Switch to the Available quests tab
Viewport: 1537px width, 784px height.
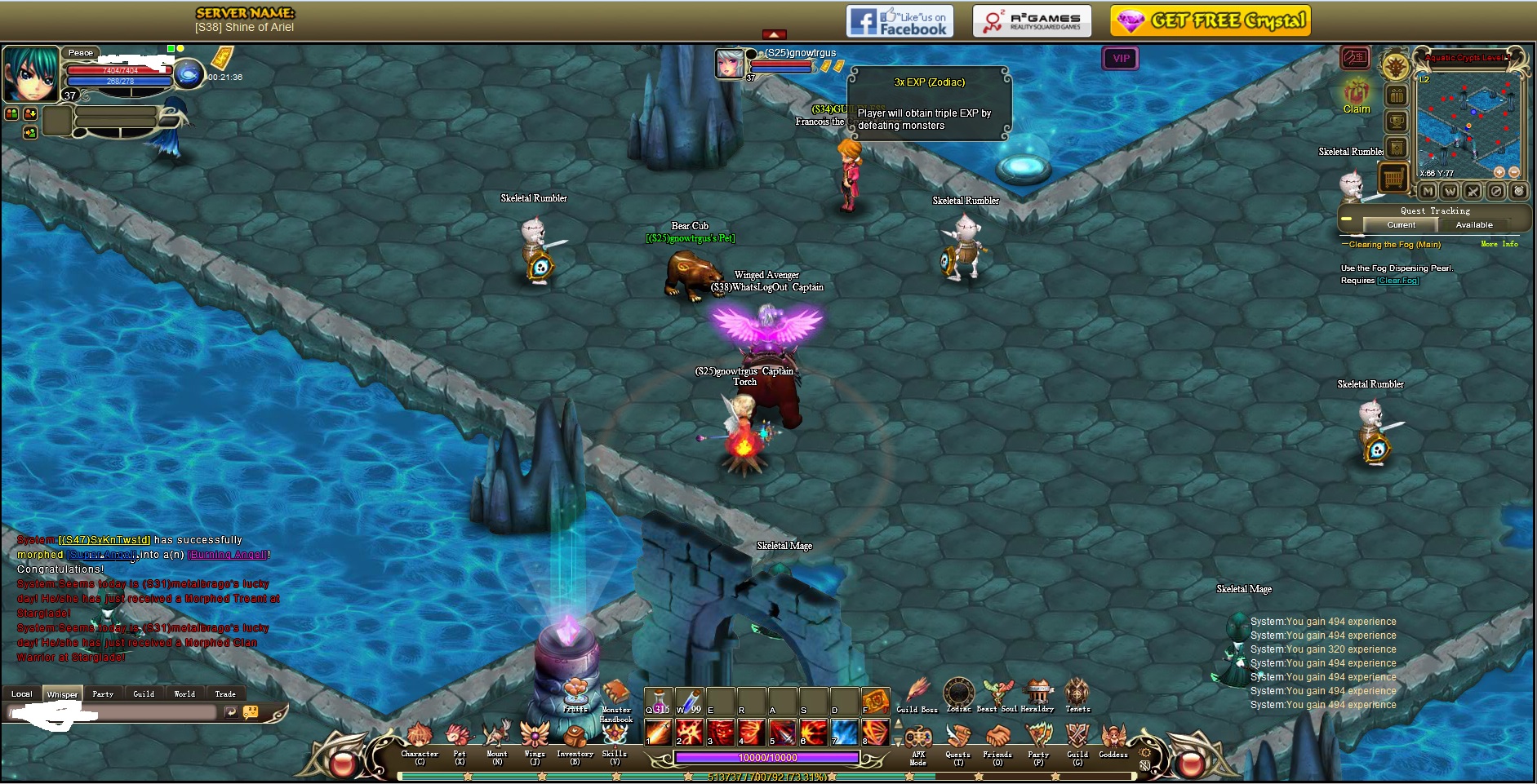[1473, 225]
